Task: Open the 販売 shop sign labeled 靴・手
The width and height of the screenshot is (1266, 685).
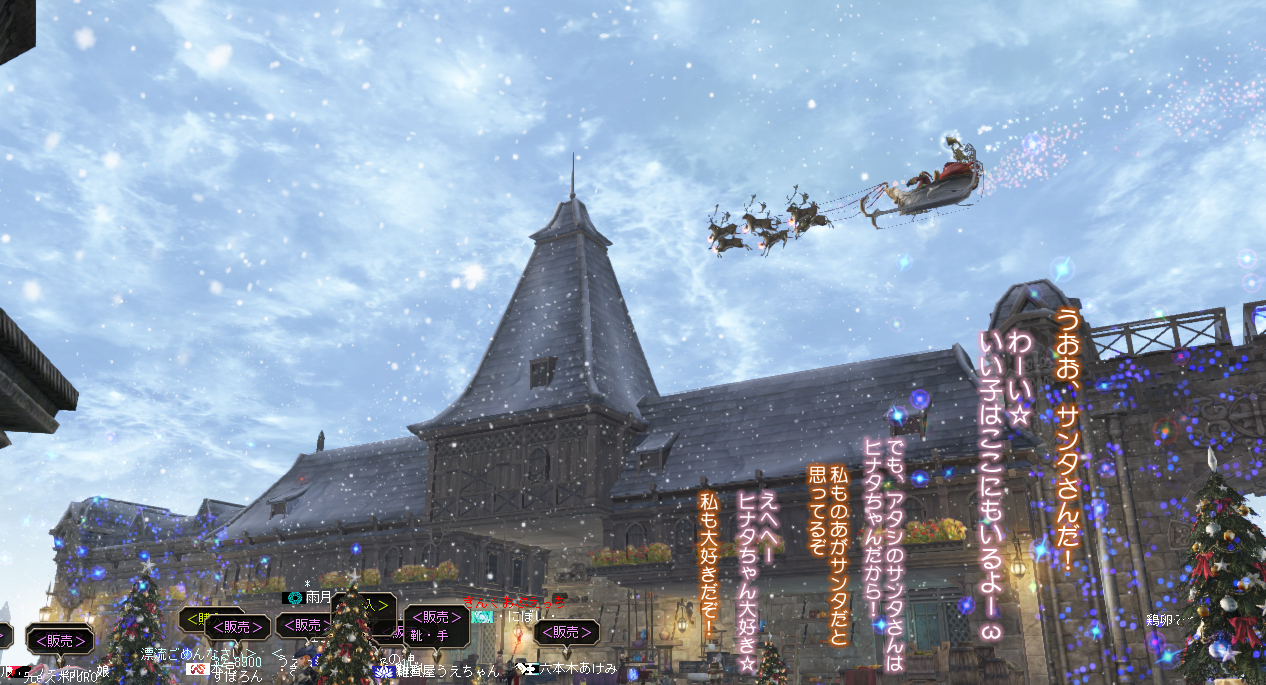Action: 436,625
